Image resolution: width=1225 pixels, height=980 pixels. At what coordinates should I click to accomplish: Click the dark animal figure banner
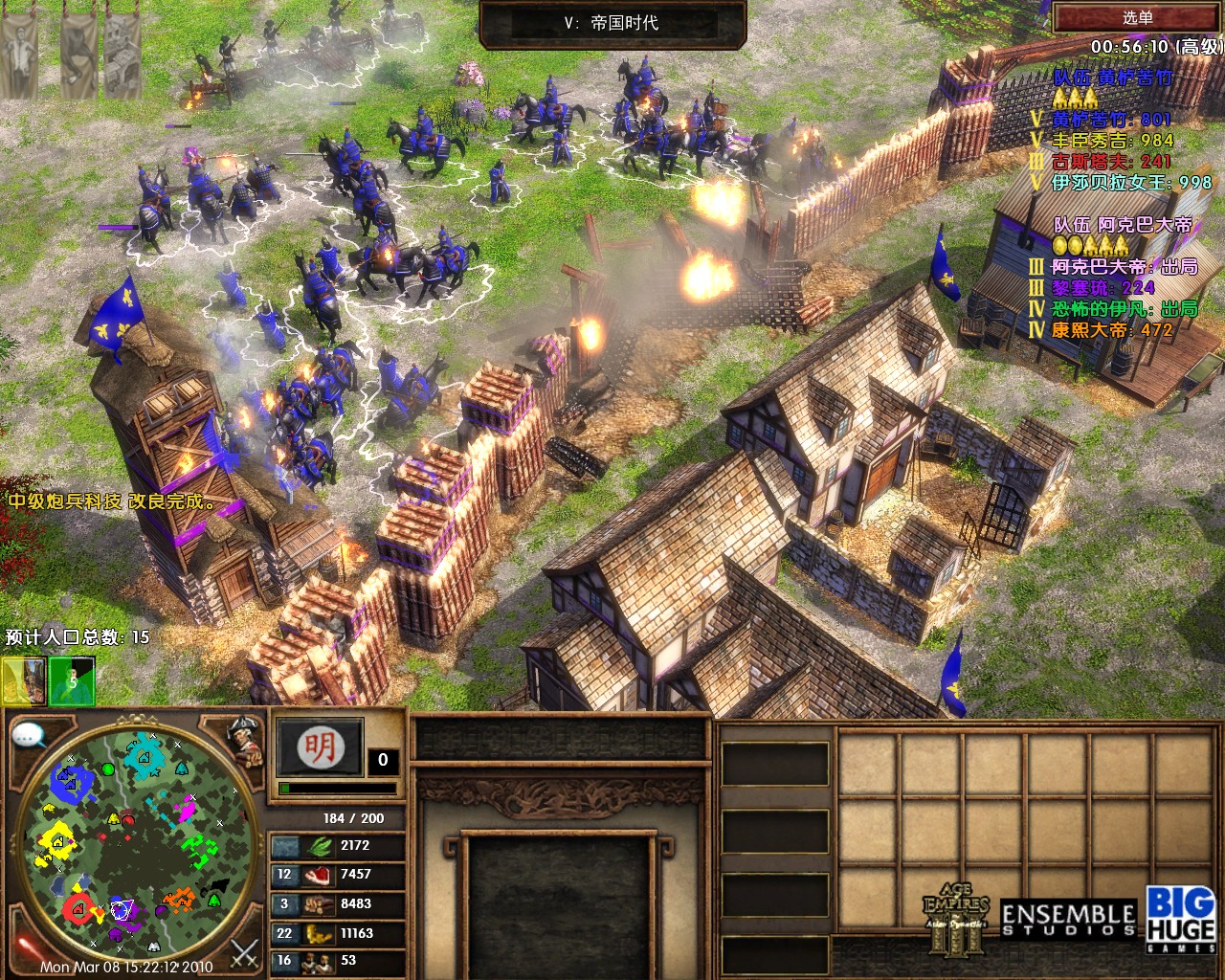click(x=78, y=56)
